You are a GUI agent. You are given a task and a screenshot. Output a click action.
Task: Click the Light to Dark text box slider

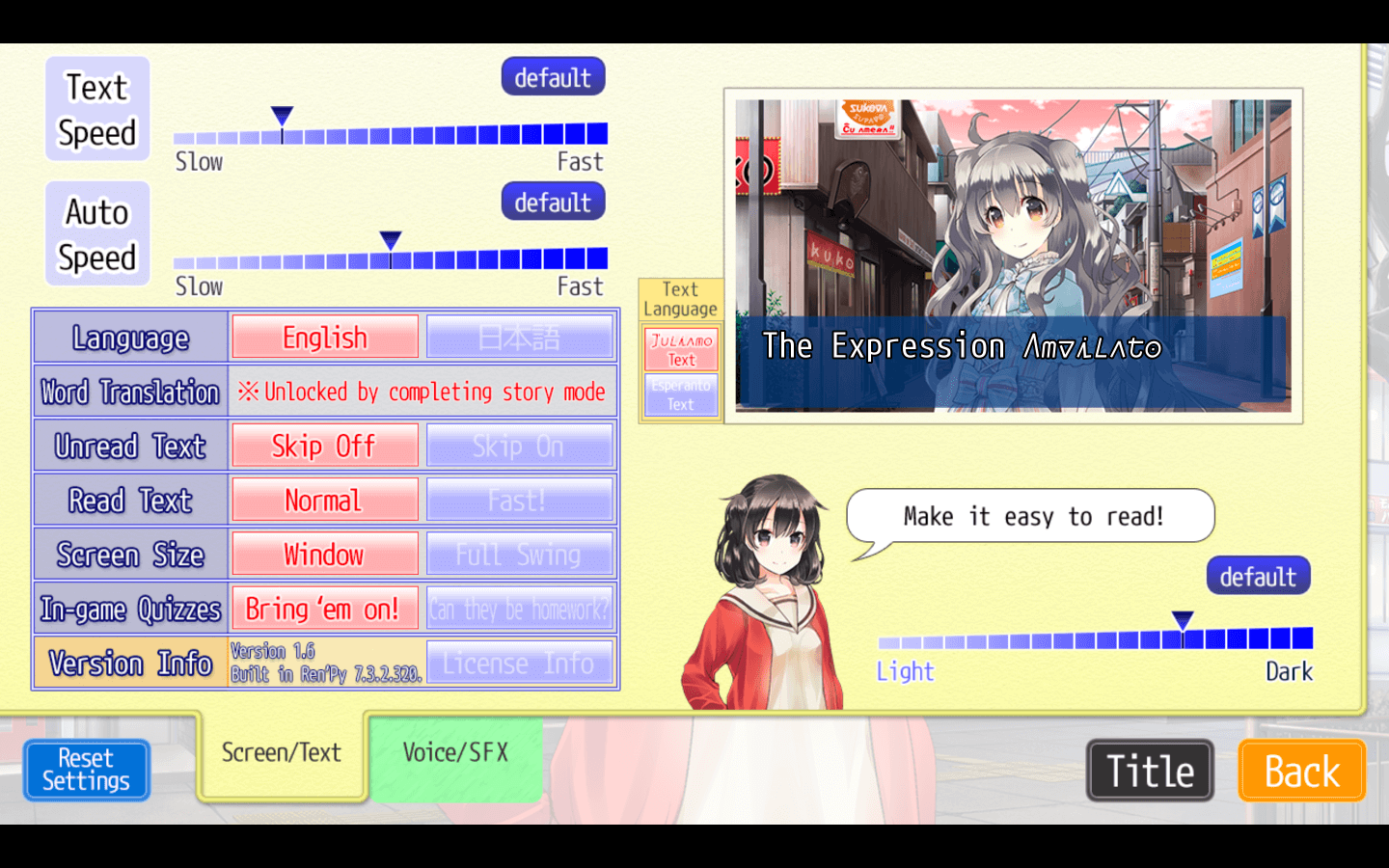1095,638
